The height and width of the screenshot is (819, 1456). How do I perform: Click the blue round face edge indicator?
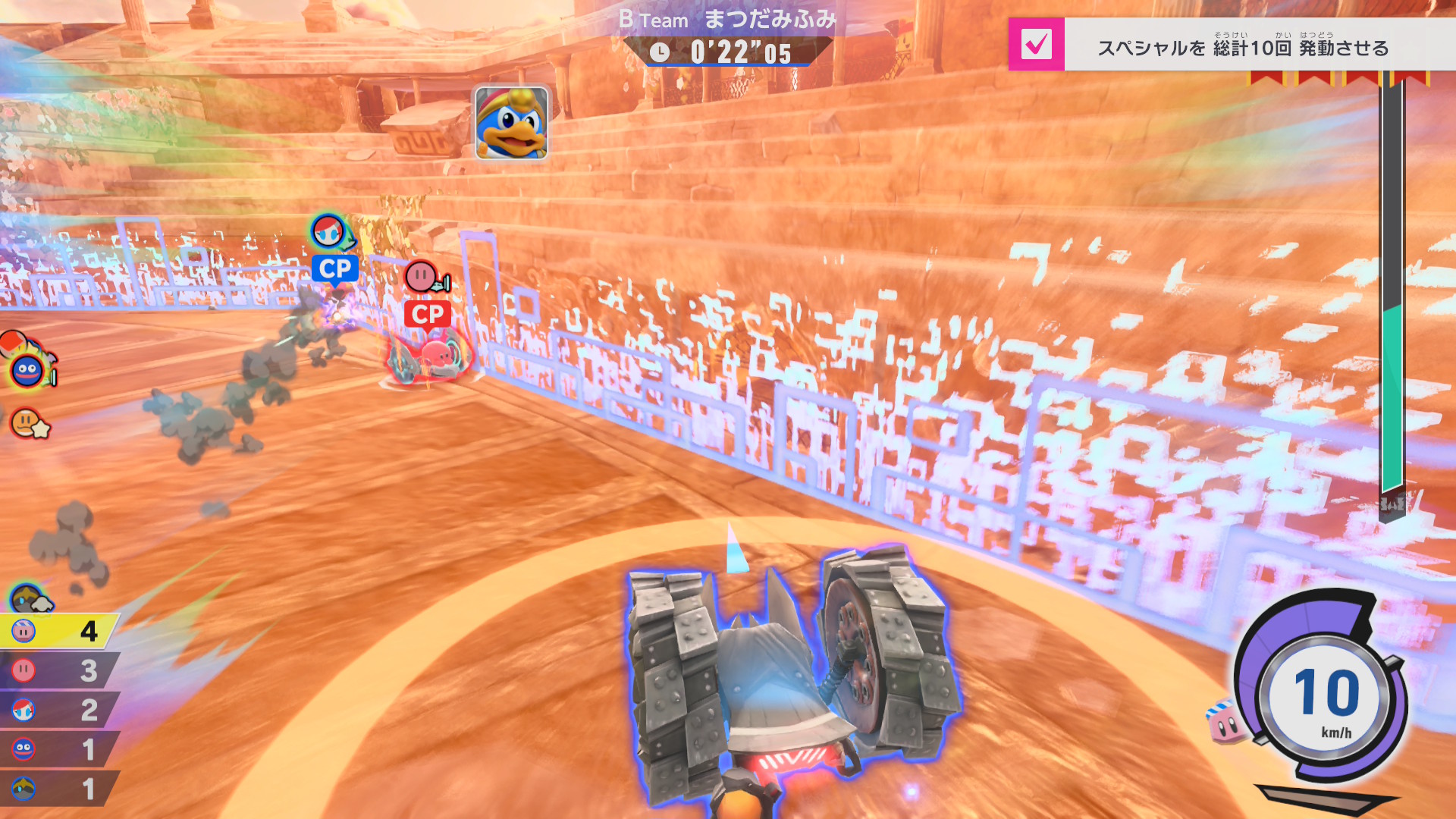(28, 371)
